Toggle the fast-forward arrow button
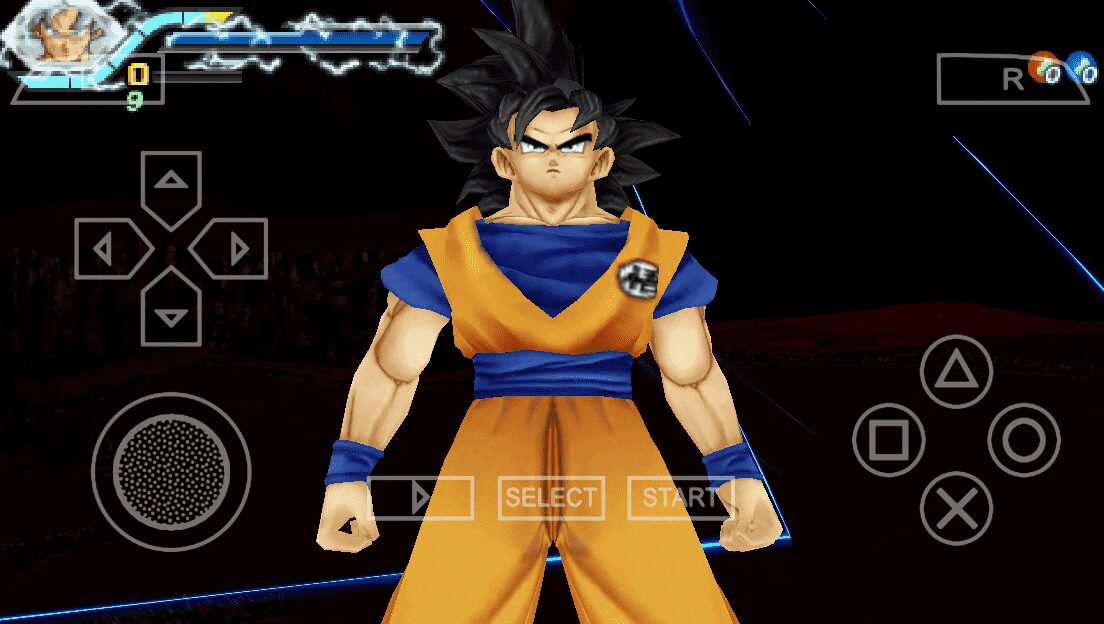The width and height of the screenshot is (1104, 624). pyautogui.click(x=421, y=498)
